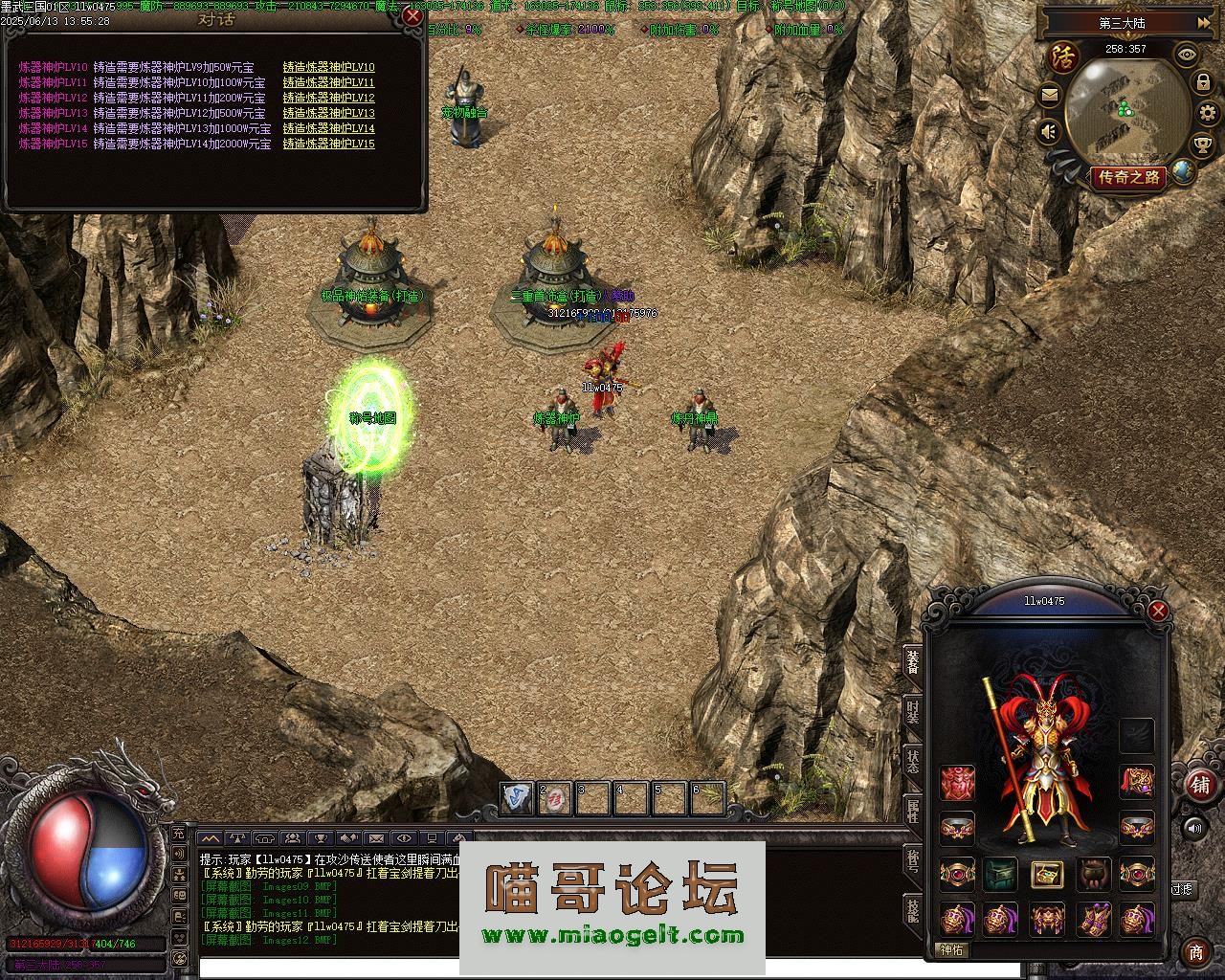Select the green treasure chest equipment slot
Image resolution: width=1225 pixels, height=980 pixels.
pos(1001,874)
